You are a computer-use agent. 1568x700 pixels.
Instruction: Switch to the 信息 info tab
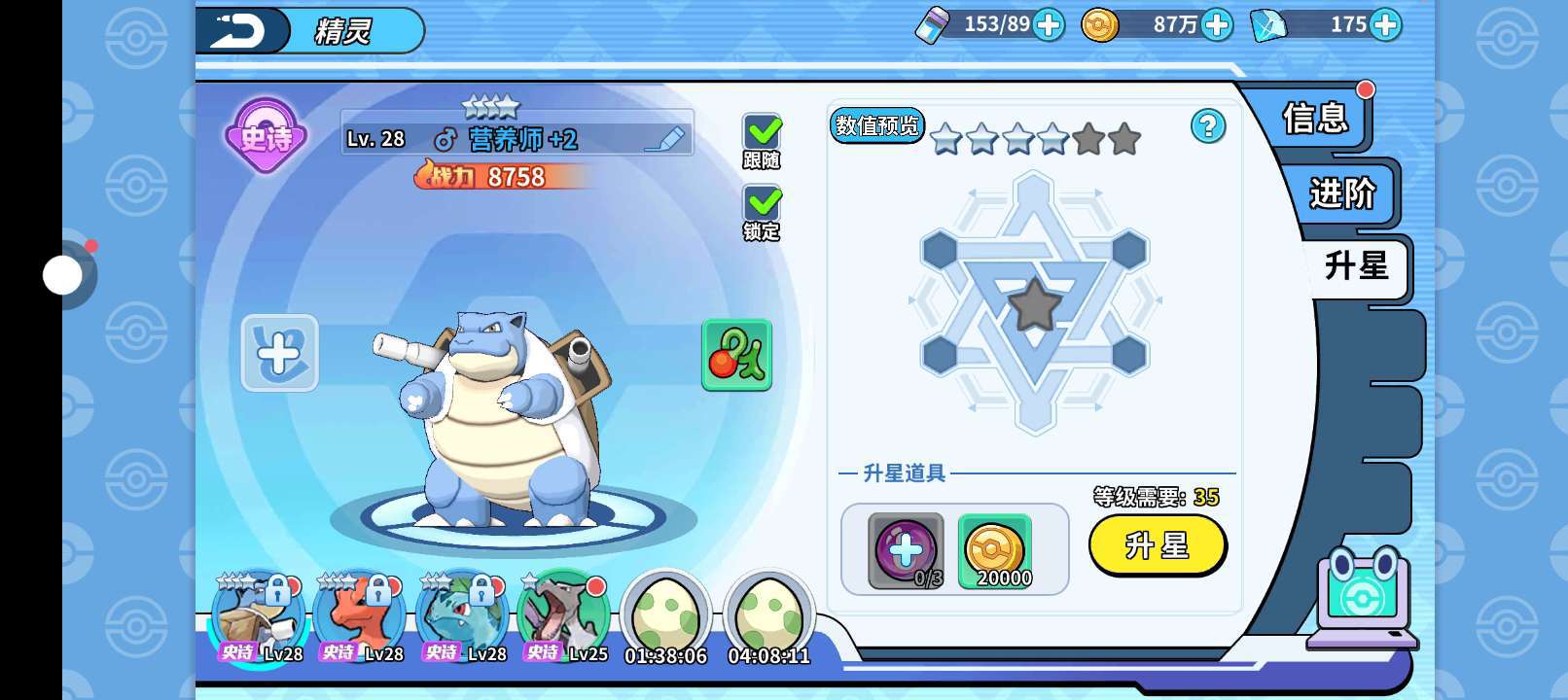pos(1315,119)
